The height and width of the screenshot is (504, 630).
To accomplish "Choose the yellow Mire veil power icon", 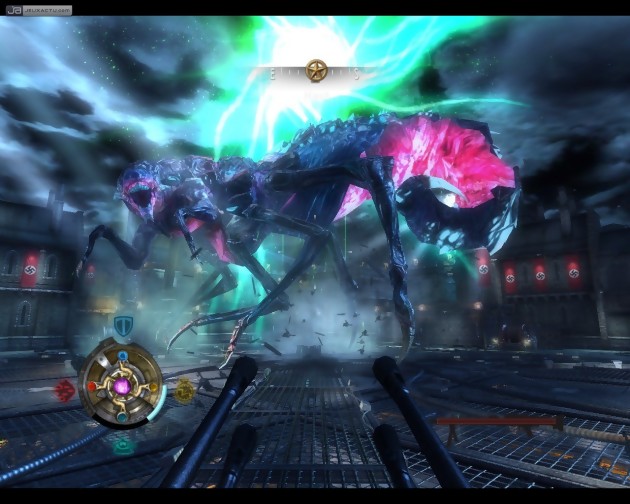I will pos(184,391).
